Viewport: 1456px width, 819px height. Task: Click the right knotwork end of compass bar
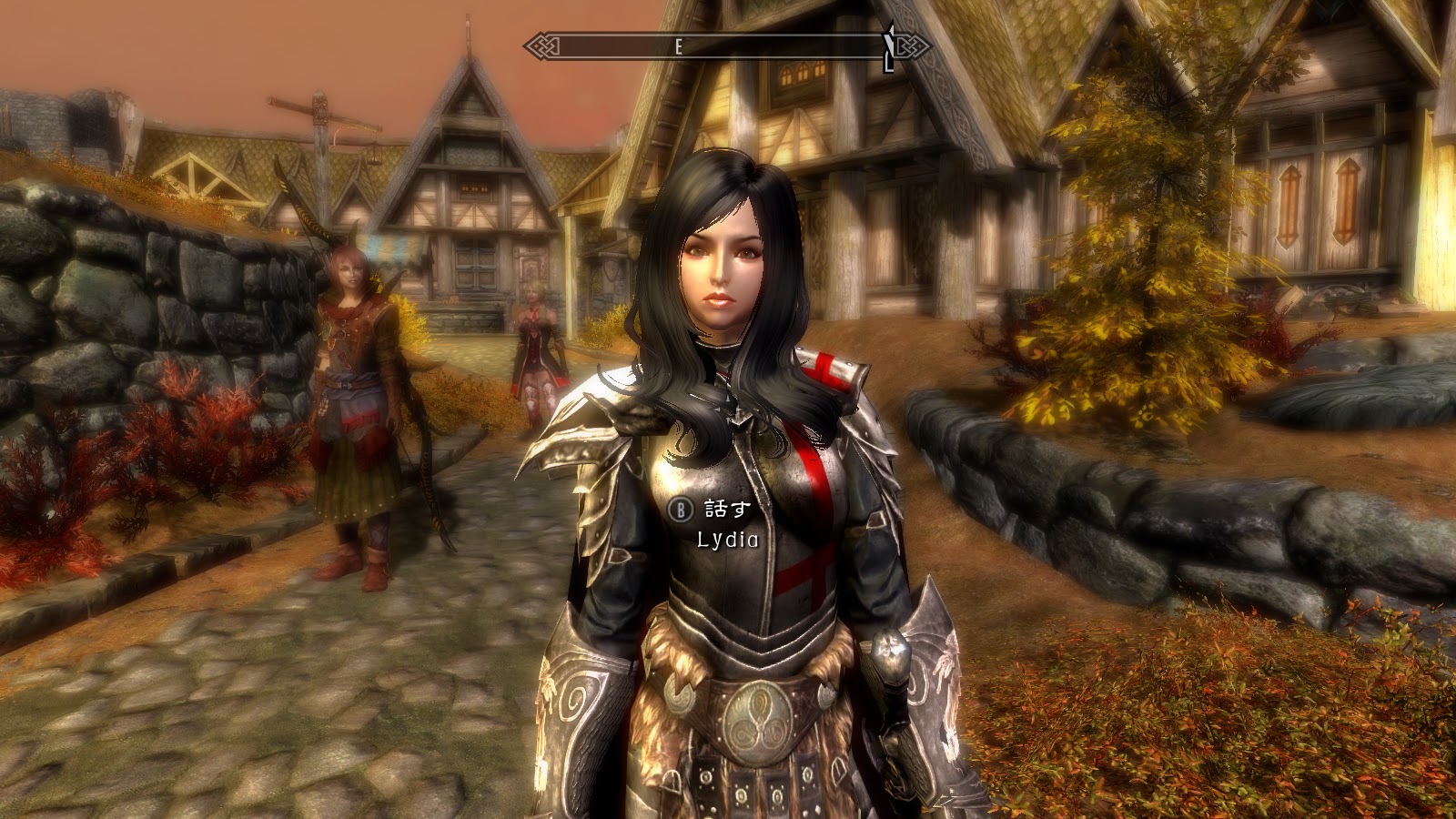[x=913, y=45]
